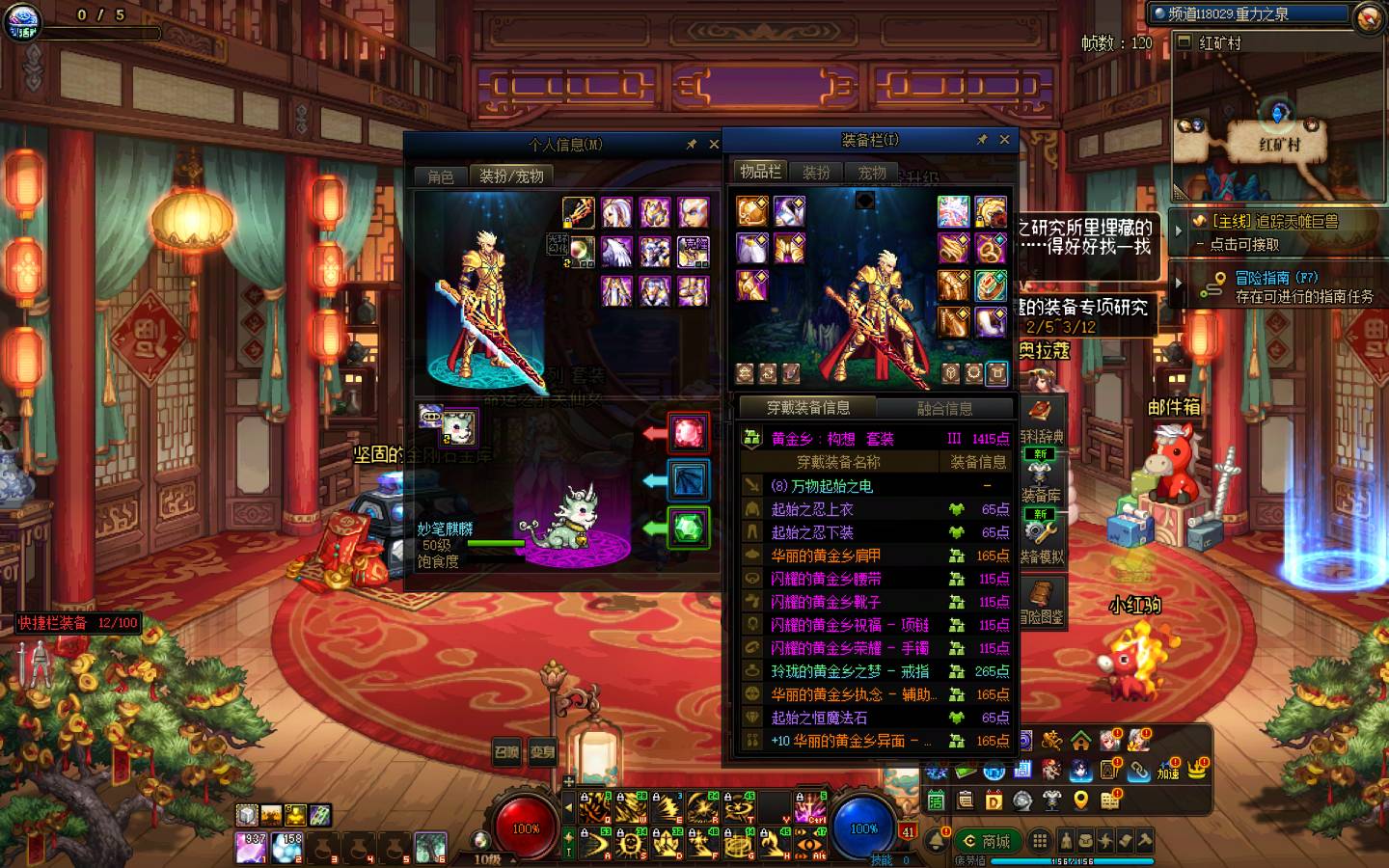
Task: Click the green gem pet equipment slot
Action: coord(688,528)
